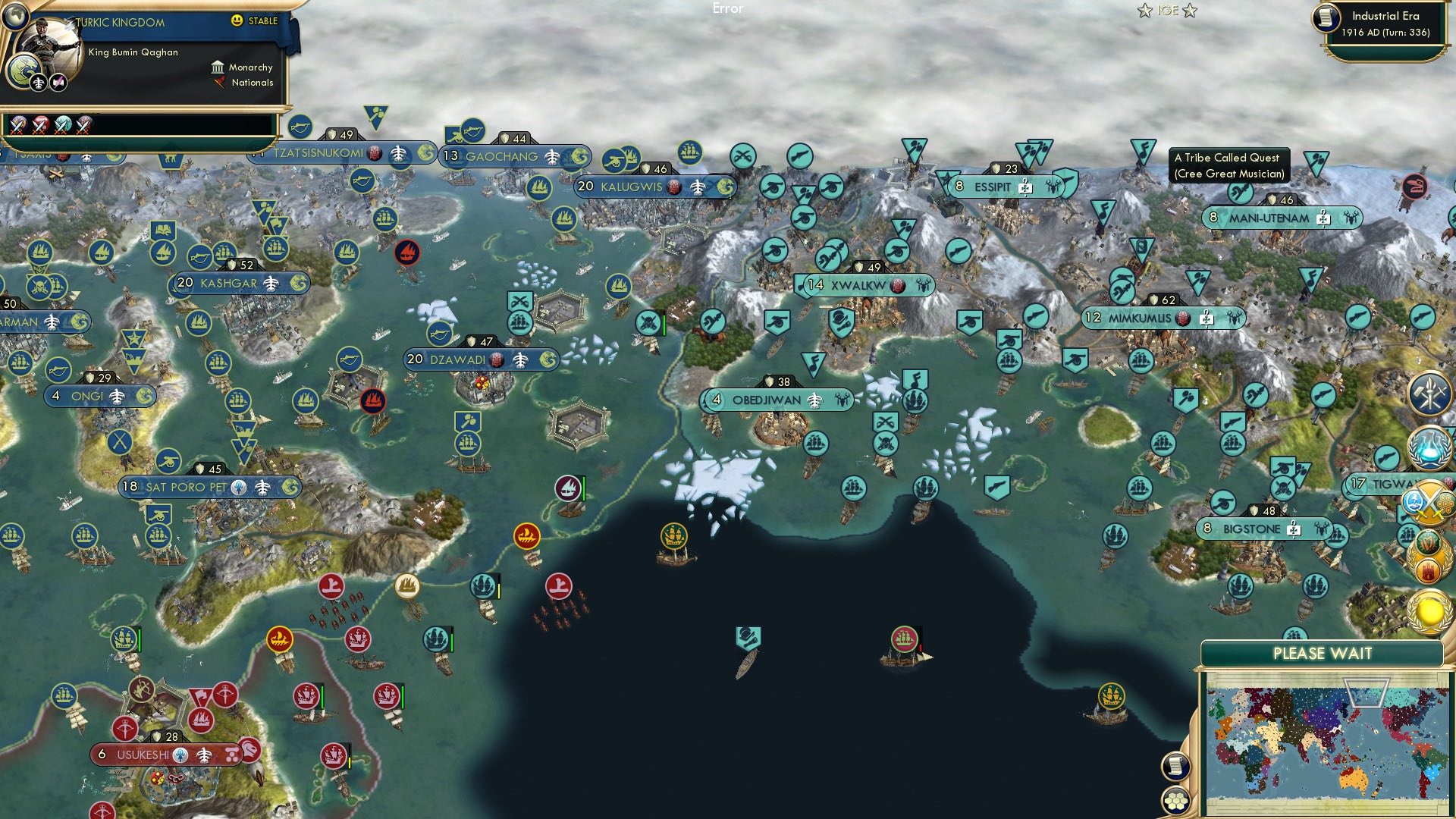The height and width of the screenshot is (819, 1456).
Task: Toggle the red Nationals flag marker
Action: click(x=221, y=83)
